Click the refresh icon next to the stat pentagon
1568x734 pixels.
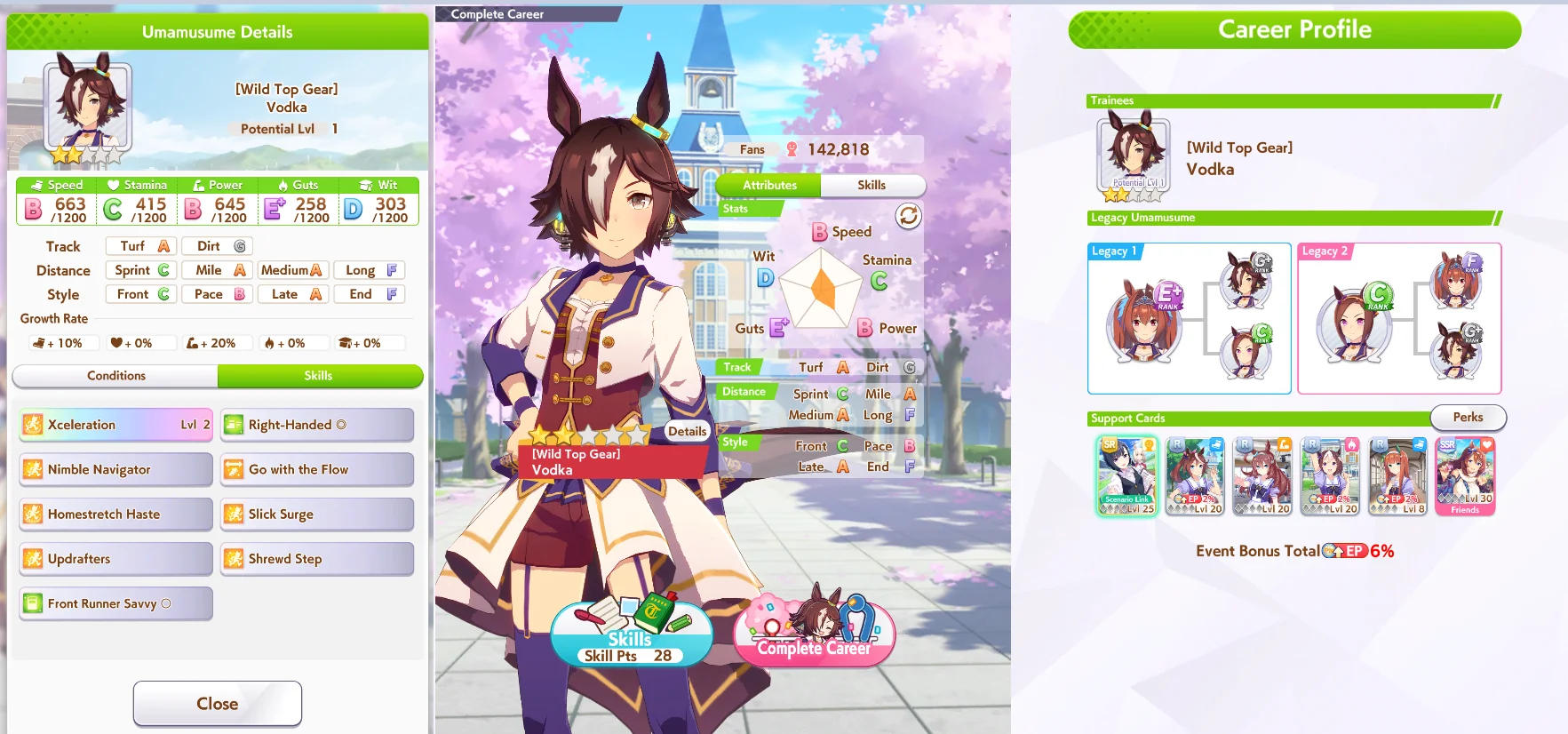point(908,216)
